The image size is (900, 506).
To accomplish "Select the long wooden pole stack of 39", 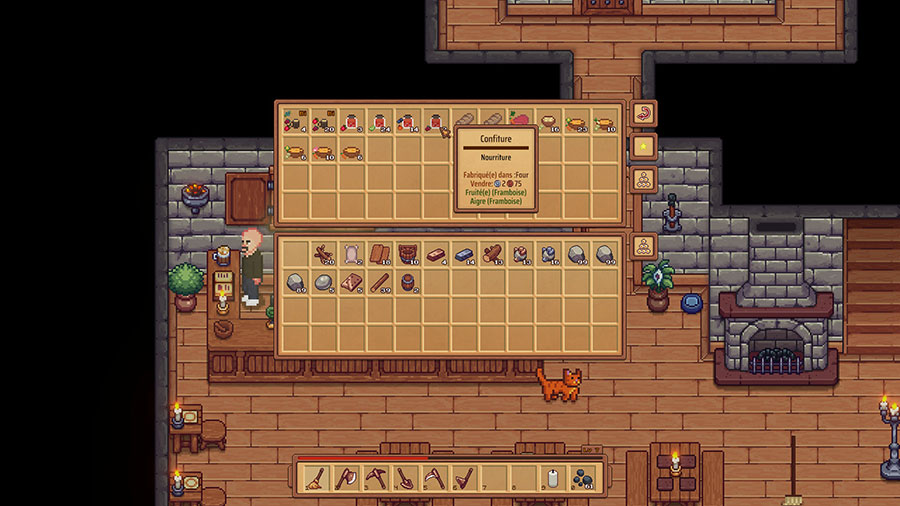I will [379, 283].
